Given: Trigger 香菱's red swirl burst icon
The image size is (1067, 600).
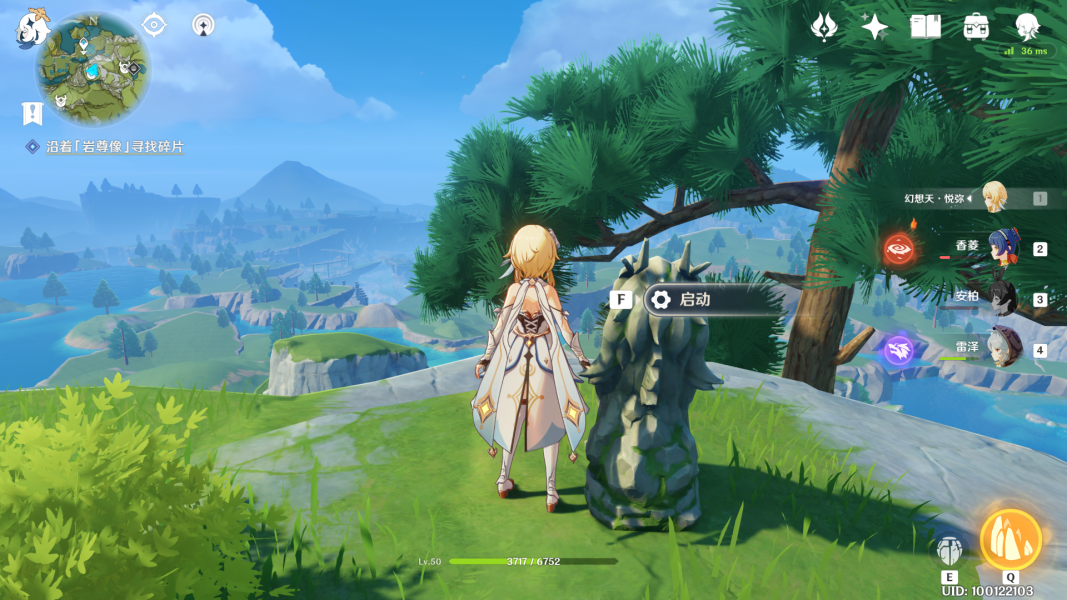Looking at the screenshot, I should [x=898, y=248].
